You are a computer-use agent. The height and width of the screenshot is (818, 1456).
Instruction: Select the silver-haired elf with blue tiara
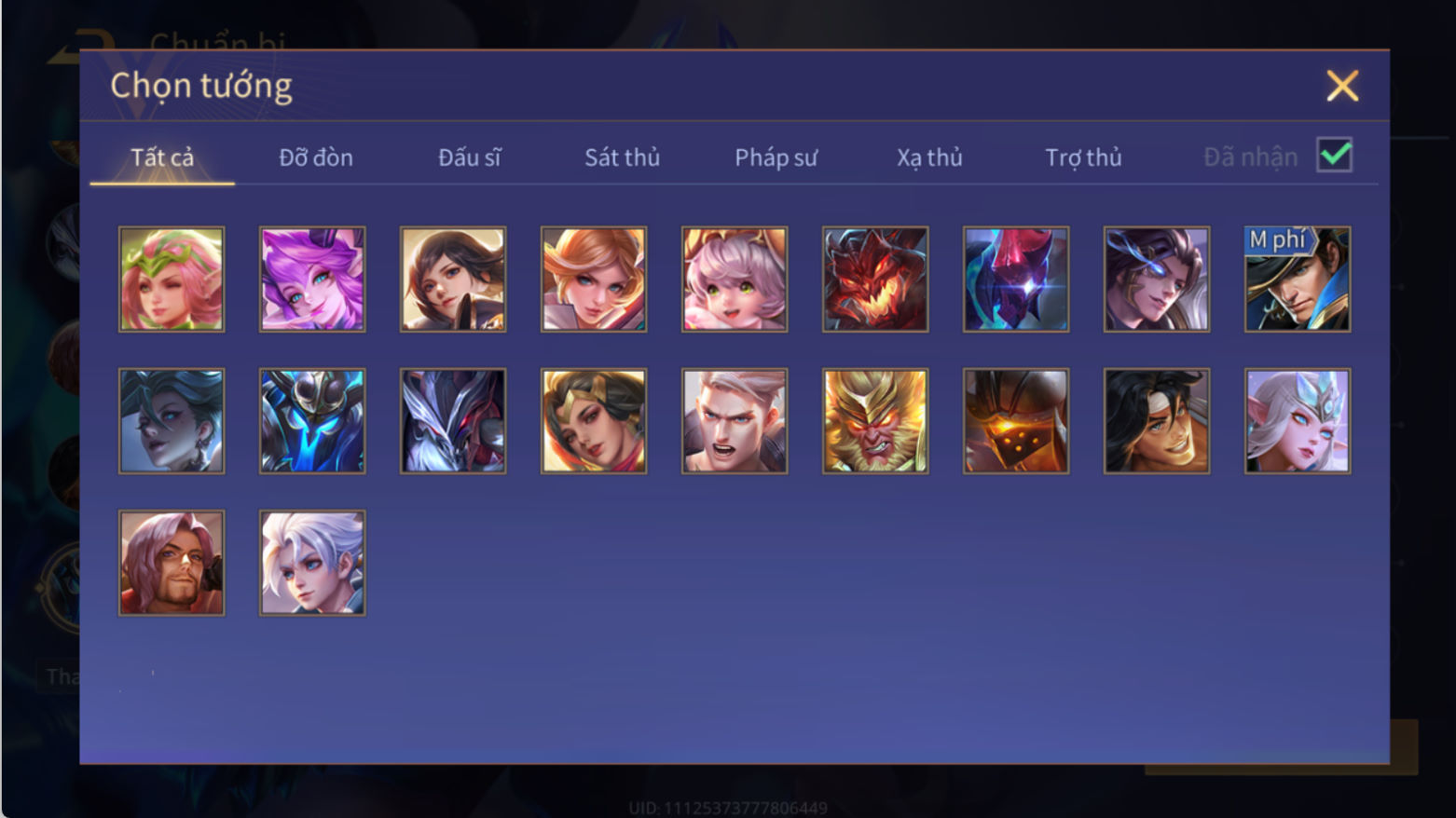point(1298,421)
